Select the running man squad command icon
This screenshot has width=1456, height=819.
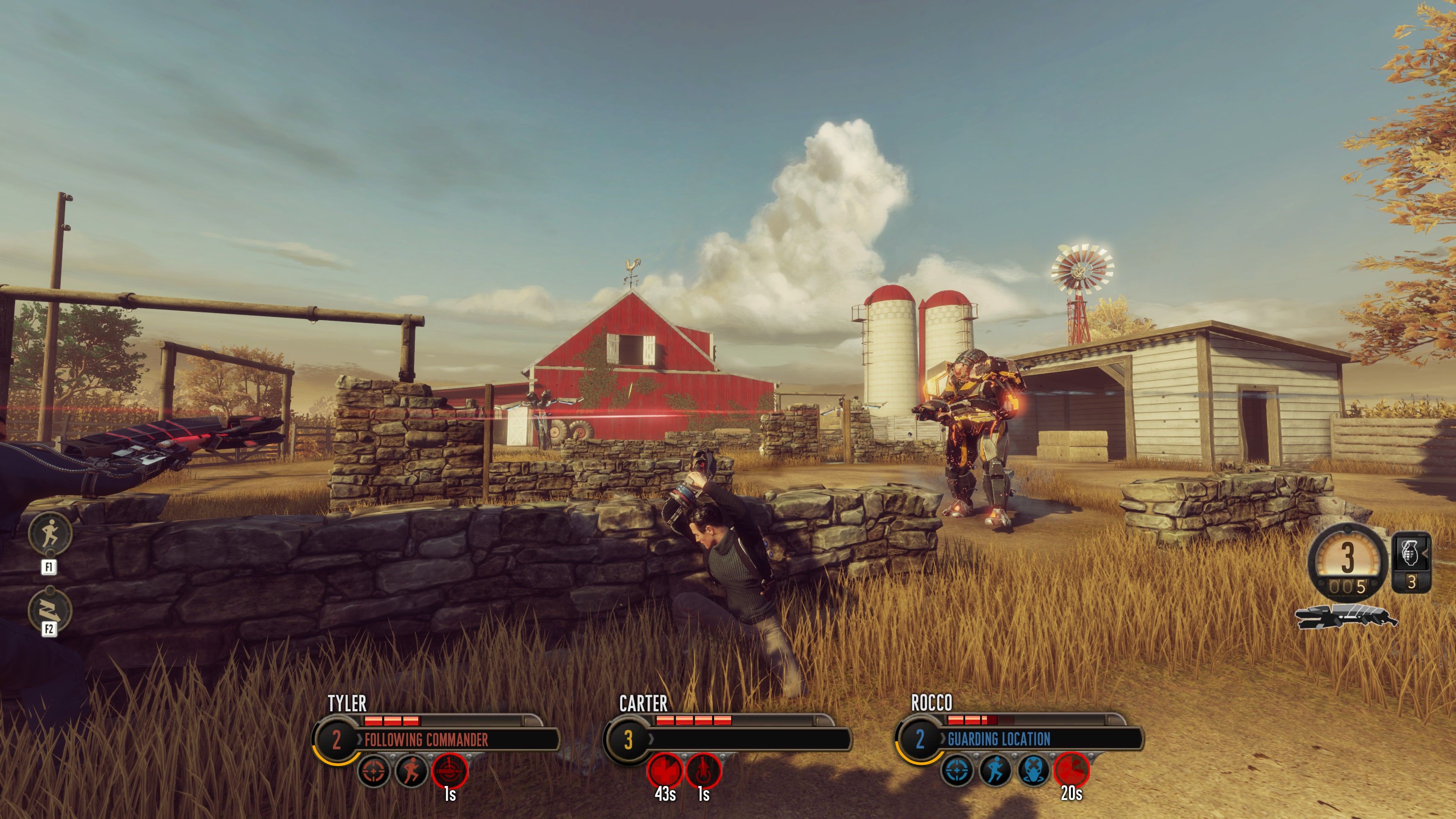tap(50, 532)
